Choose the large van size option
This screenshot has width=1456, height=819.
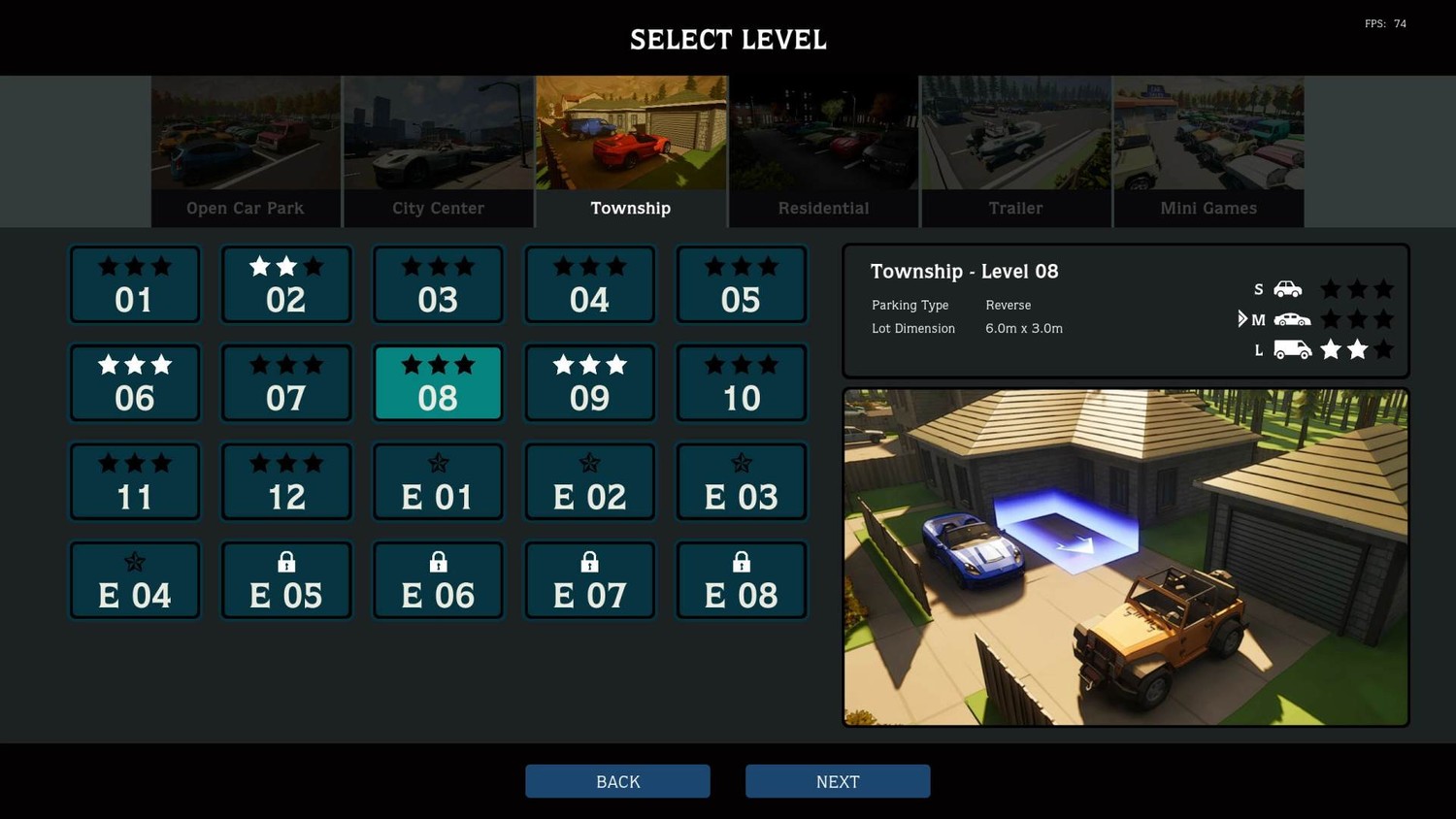coord(1291,349)
